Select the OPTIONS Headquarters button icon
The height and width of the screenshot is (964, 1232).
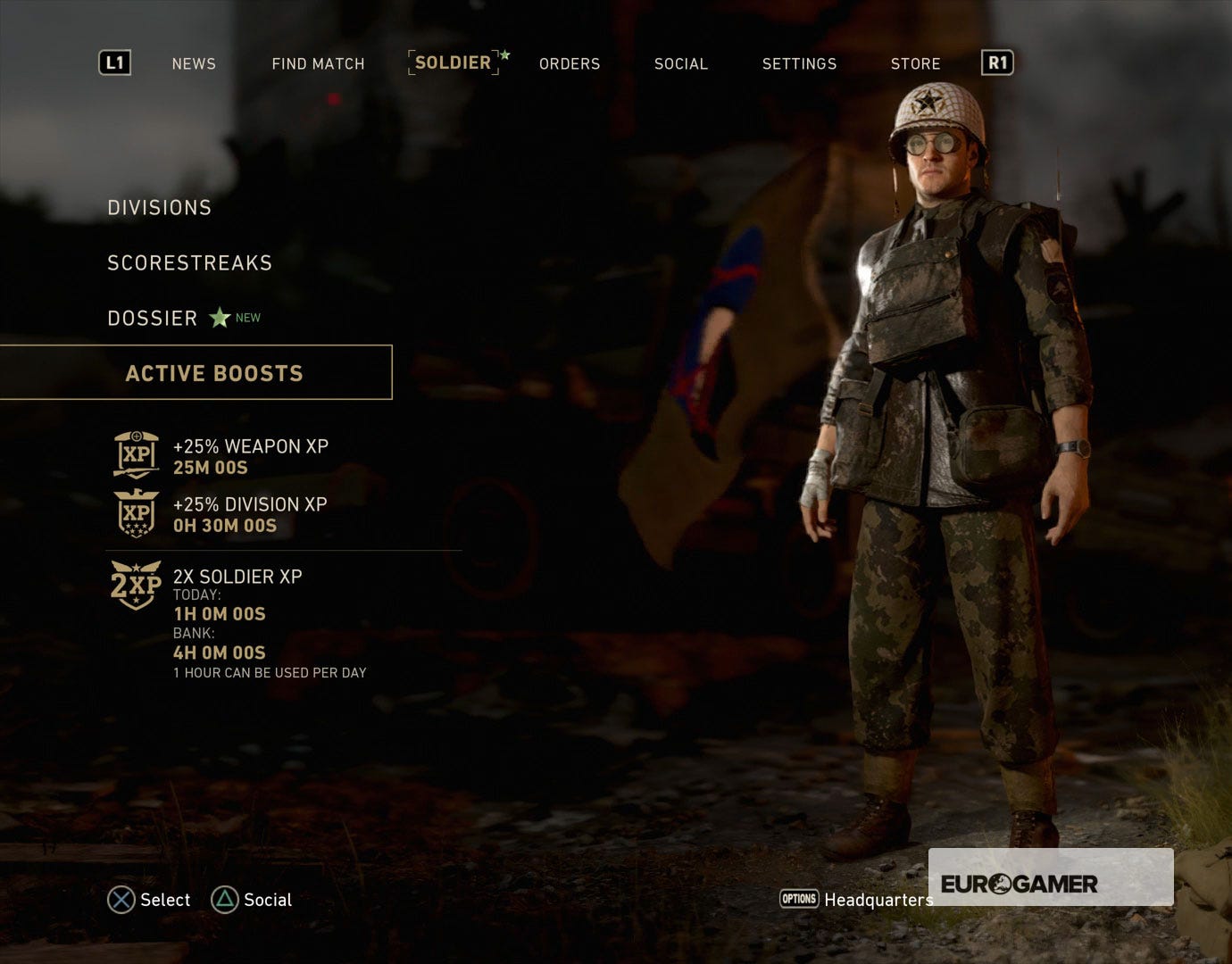coord(799,900)
